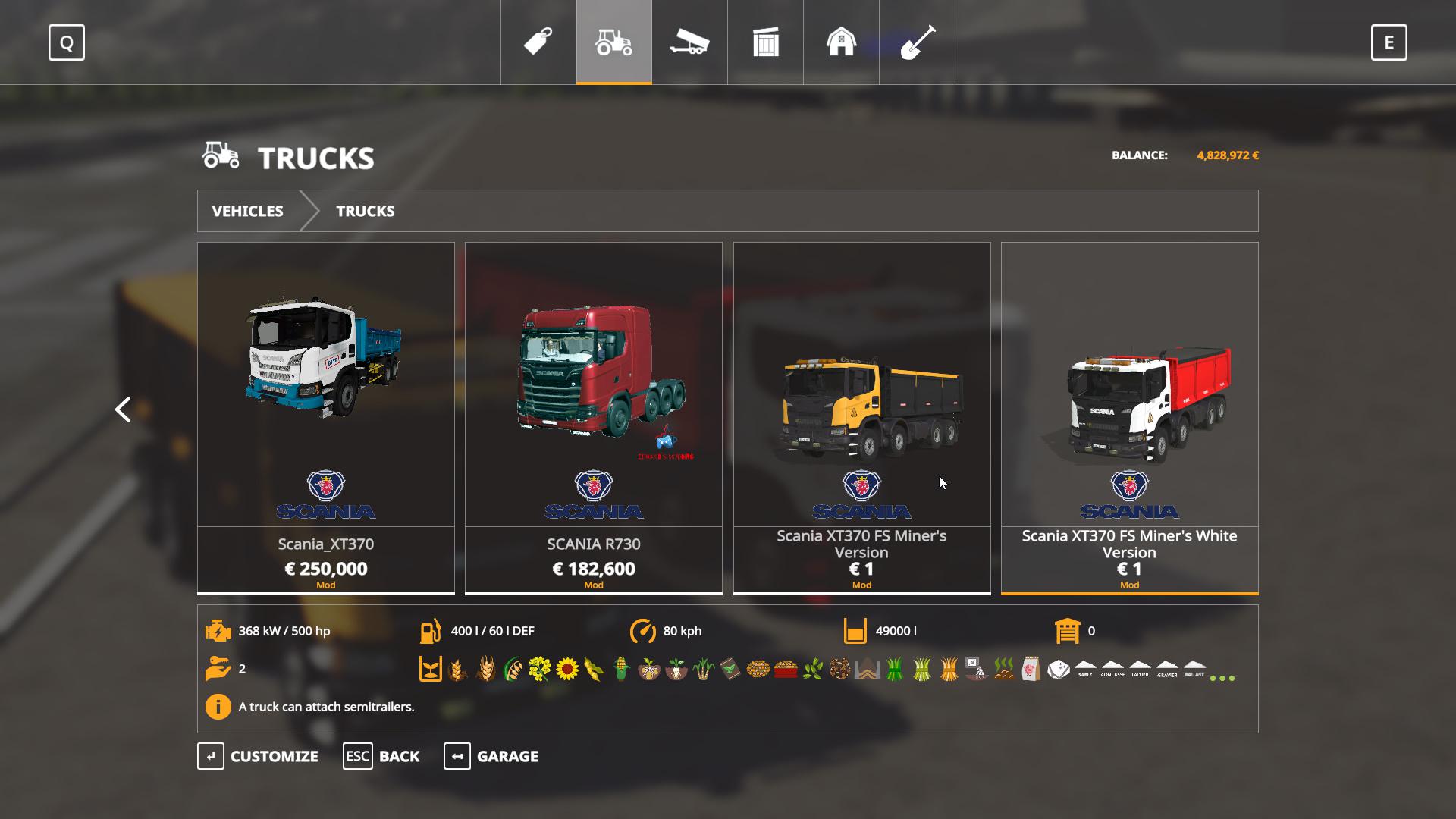Go back to the VEHICLES breadcrumb

pos(247,211)
